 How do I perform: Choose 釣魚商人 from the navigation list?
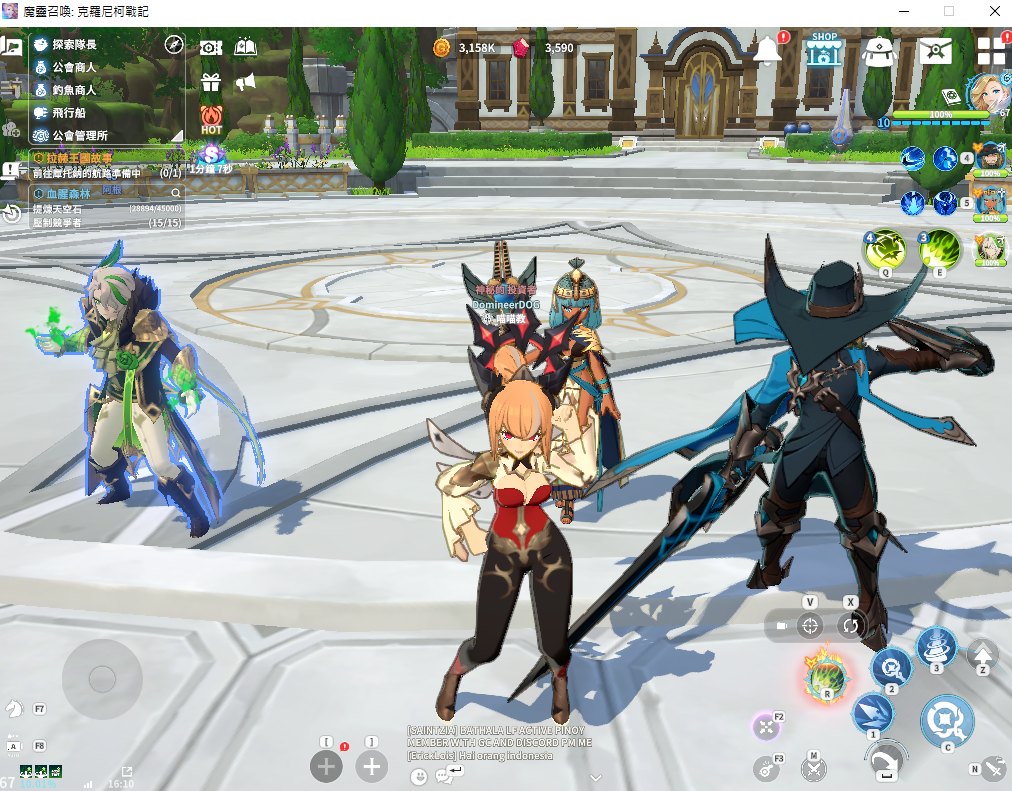pos(75,90)
